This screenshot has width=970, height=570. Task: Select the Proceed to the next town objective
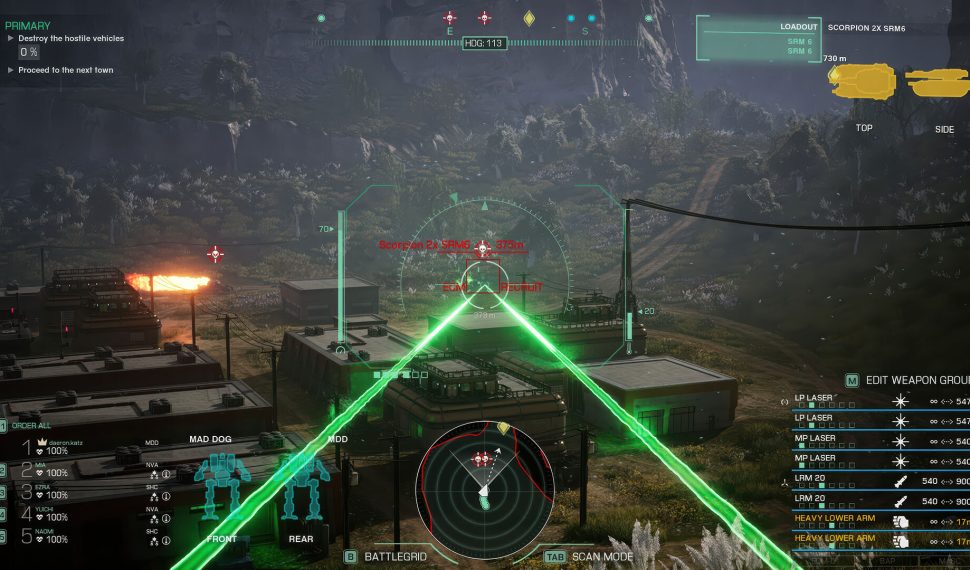tap(66, 70)
